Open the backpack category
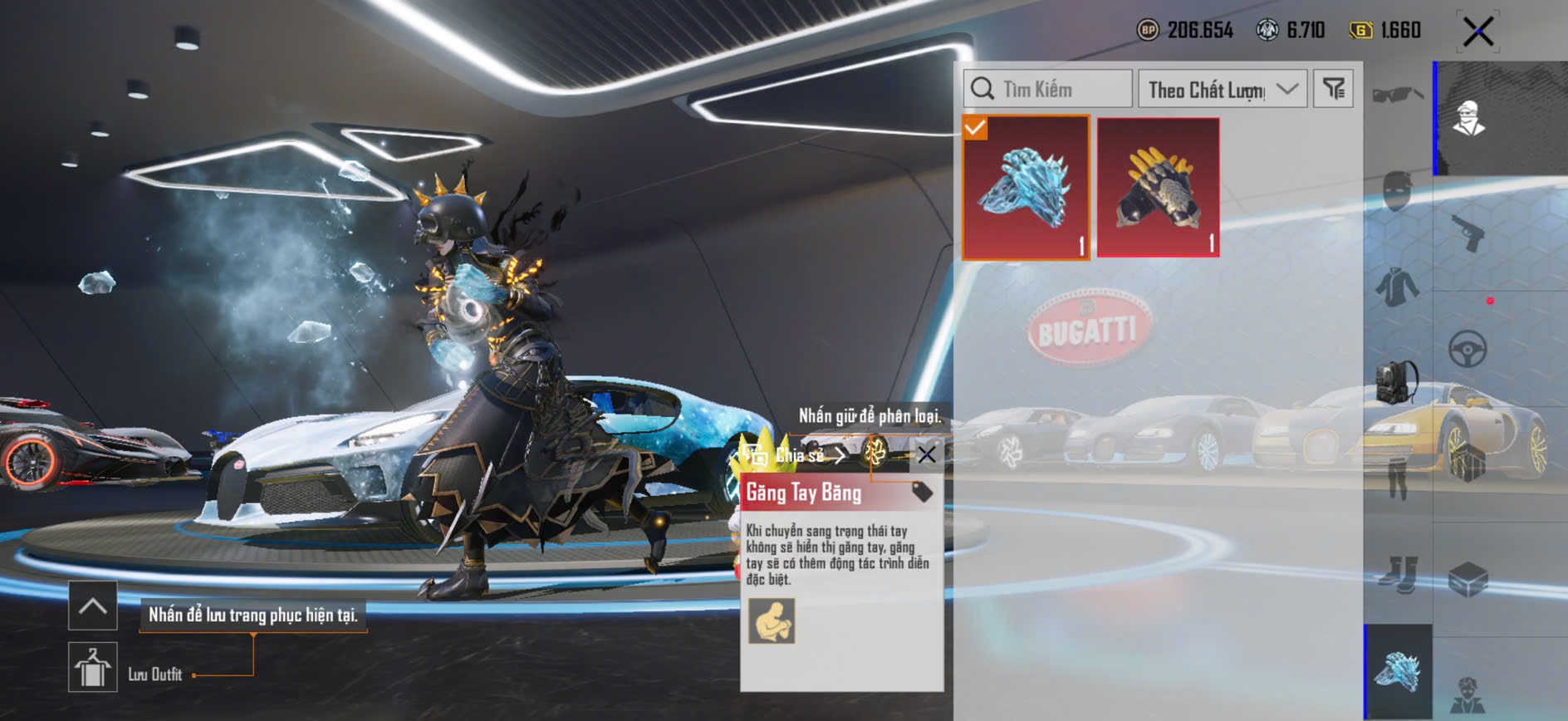The height and width of the screenshot is (721, 1568). click(x=1398, y=382)
